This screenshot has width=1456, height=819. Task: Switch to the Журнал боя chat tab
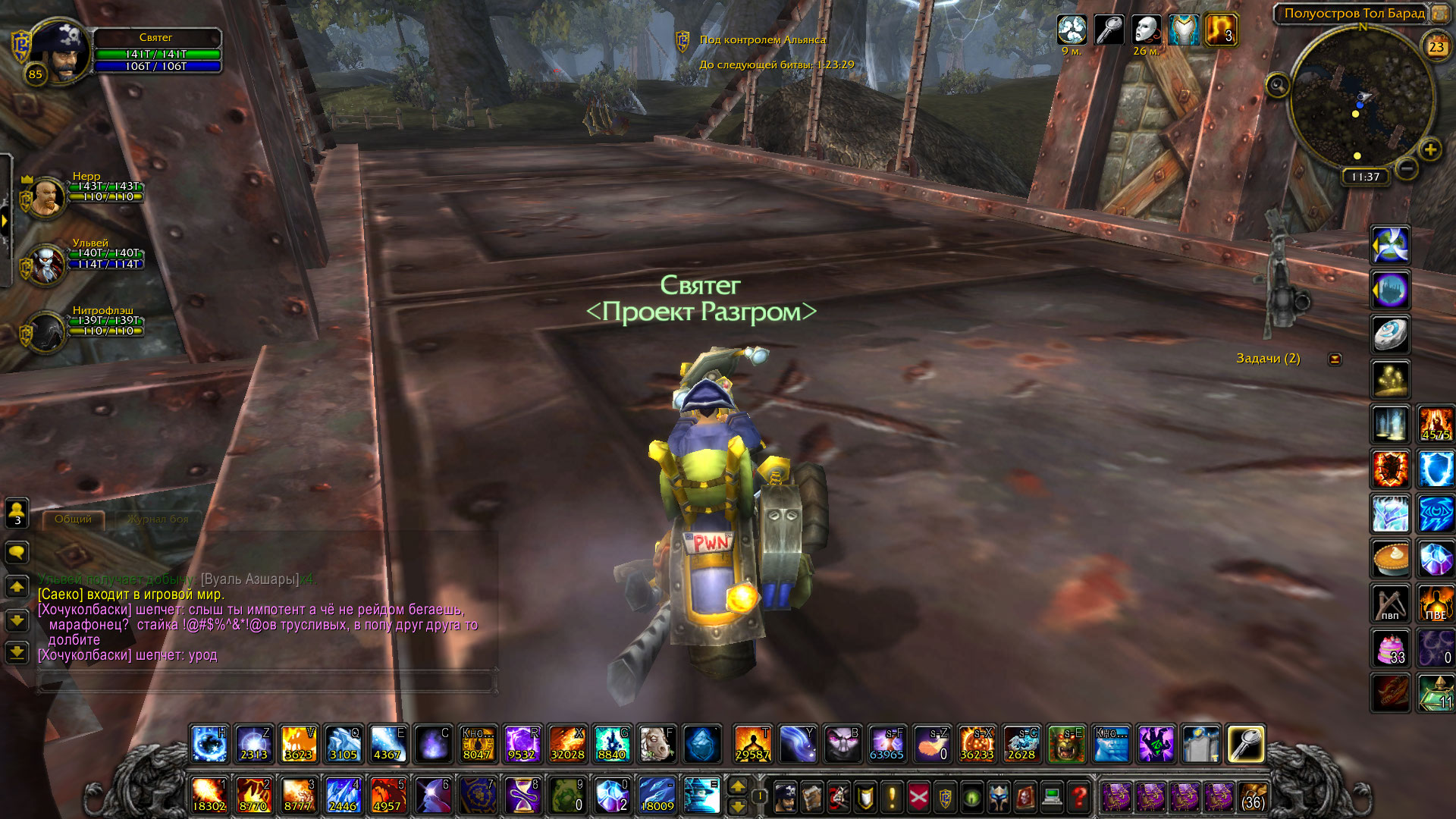(158, 519)
